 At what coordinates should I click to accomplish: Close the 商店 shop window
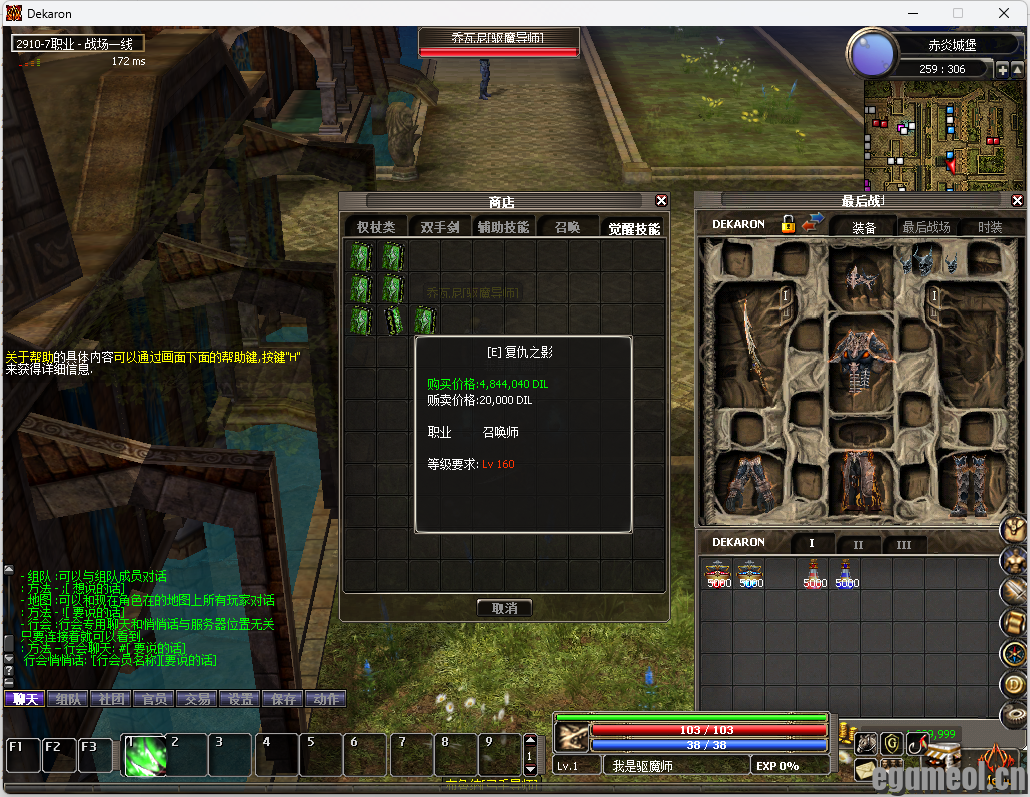661,201
